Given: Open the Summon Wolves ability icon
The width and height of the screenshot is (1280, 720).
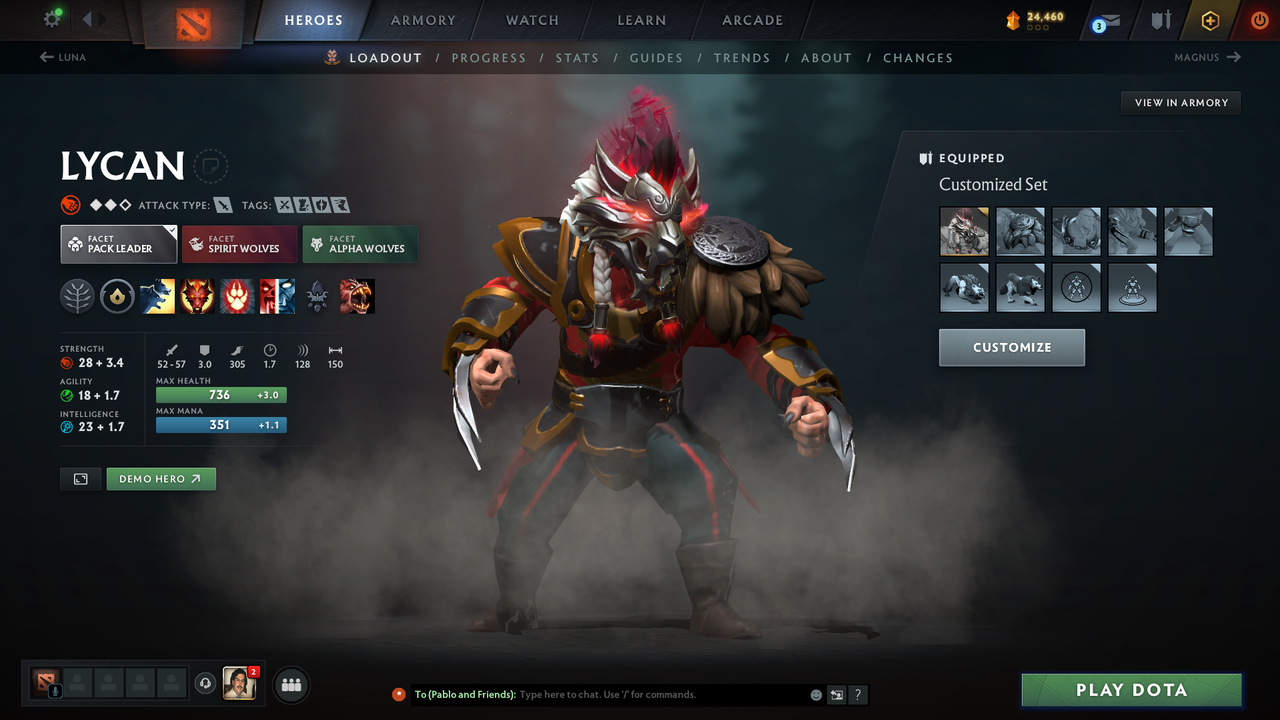Looking at the screenshot, I should pos(157,296).
